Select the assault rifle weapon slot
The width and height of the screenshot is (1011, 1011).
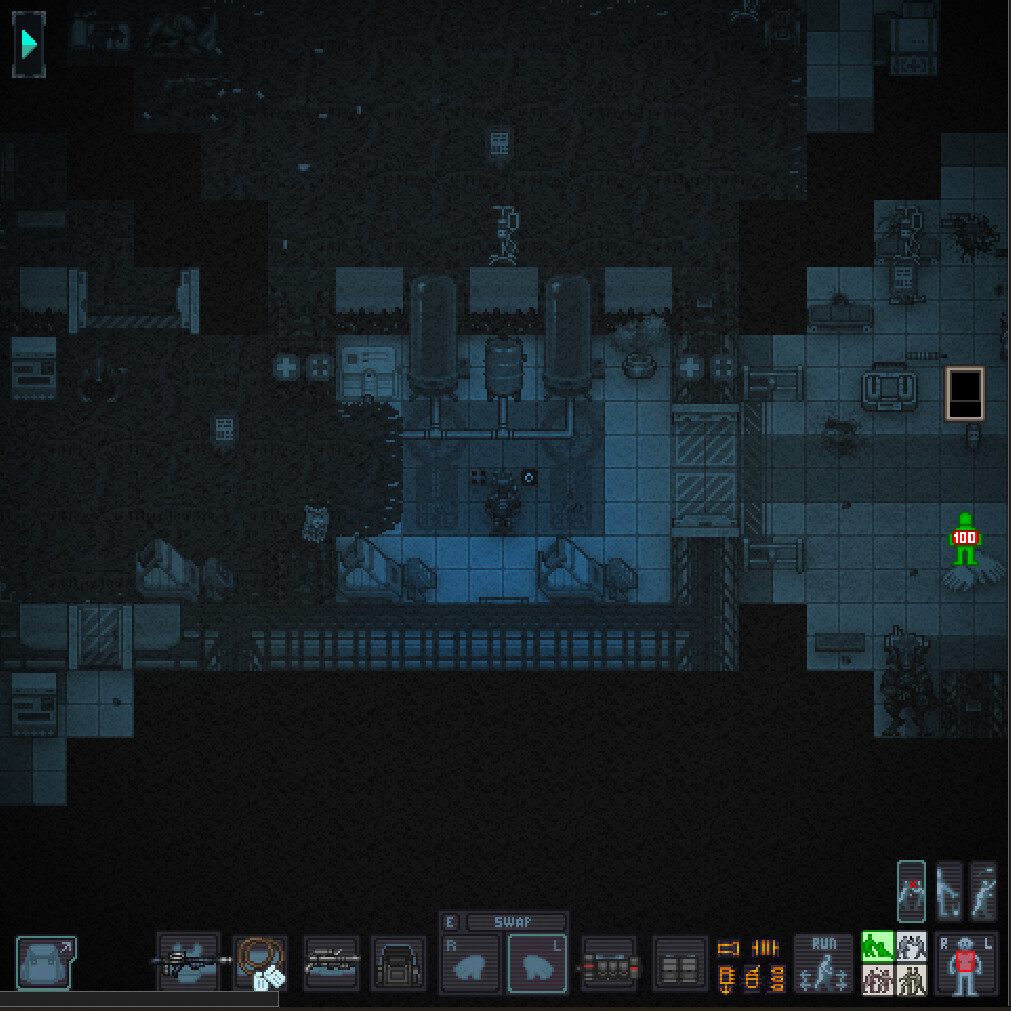coord(189,962)
